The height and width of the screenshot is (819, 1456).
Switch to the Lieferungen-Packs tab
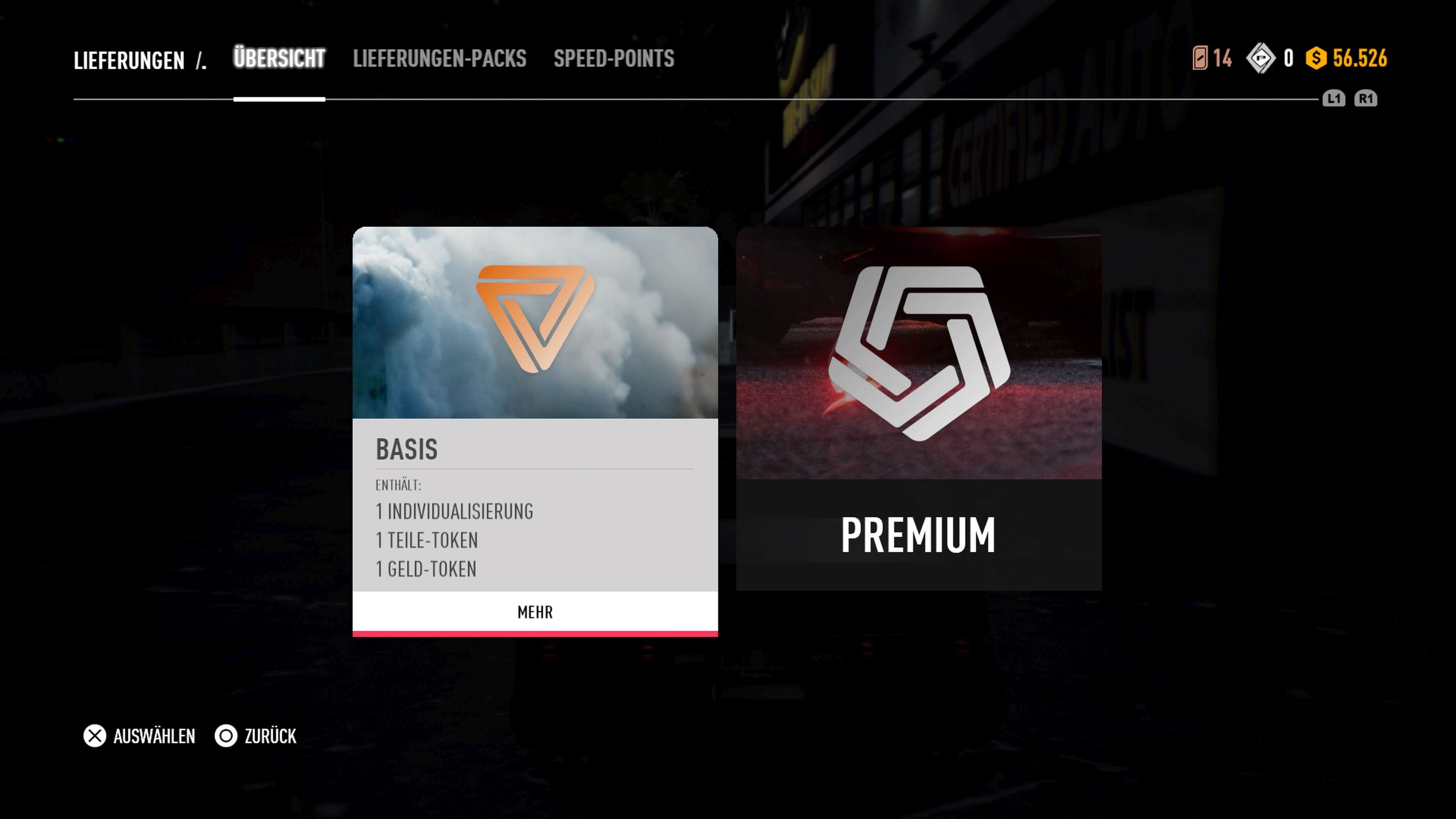click(x=440, y=59)
